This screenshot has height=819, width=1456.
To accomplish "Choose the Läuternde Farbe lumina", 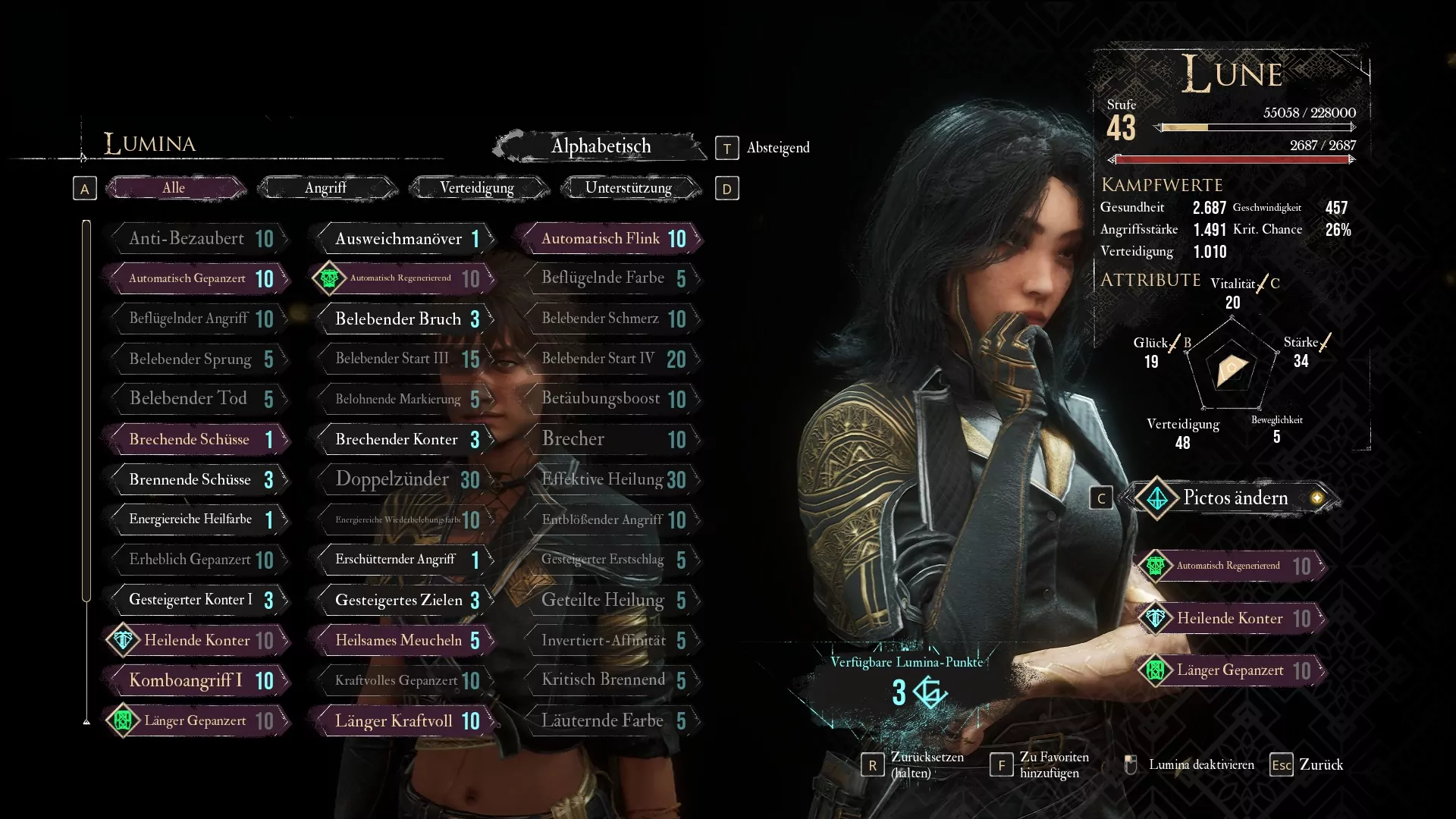I will (611, 721).
